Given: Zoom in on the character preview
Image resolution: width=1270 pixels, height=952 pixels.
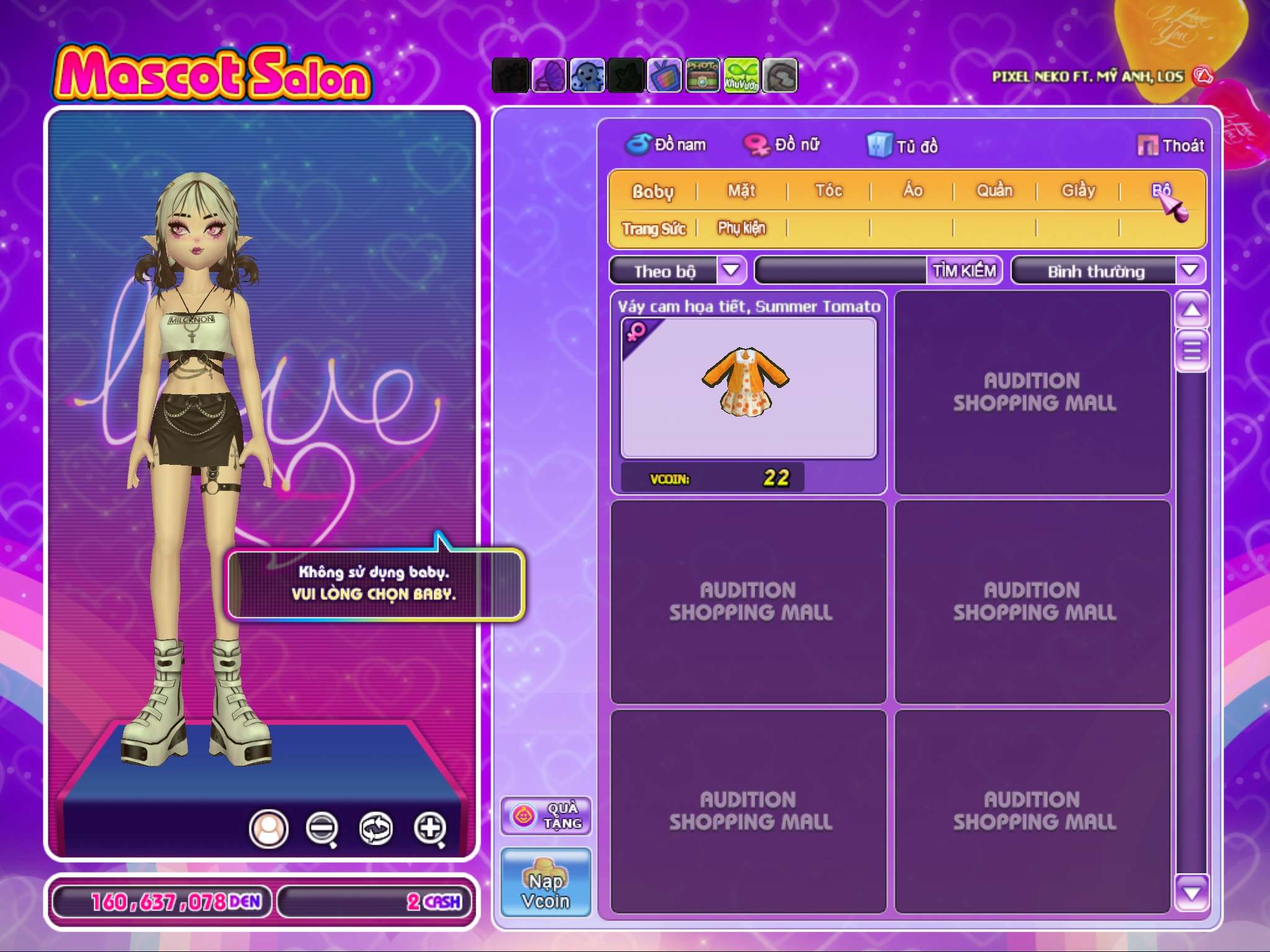Looking at the screenshot, I should pos(430,828).
